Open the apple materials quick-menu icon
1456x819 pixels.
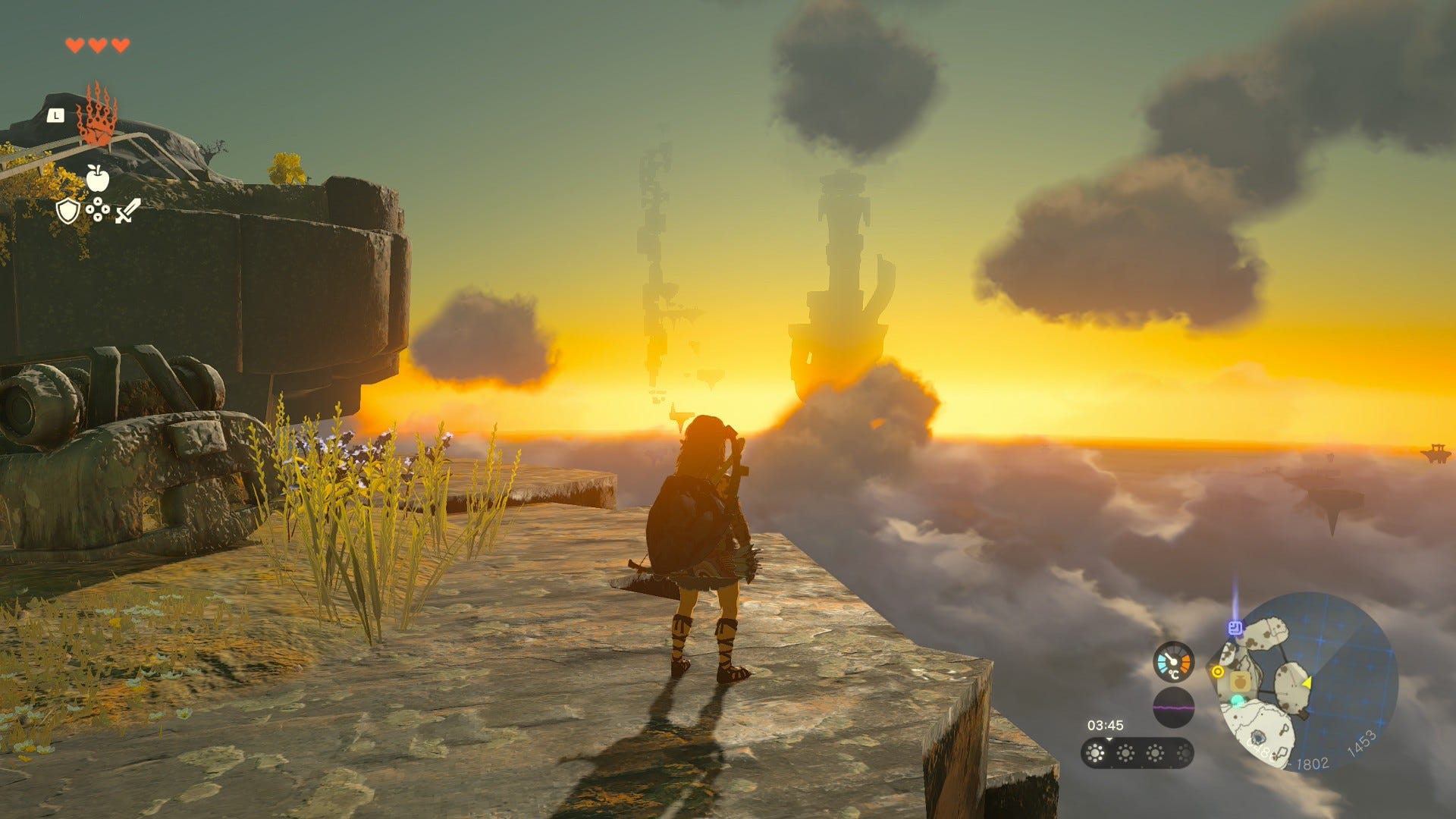97,178
